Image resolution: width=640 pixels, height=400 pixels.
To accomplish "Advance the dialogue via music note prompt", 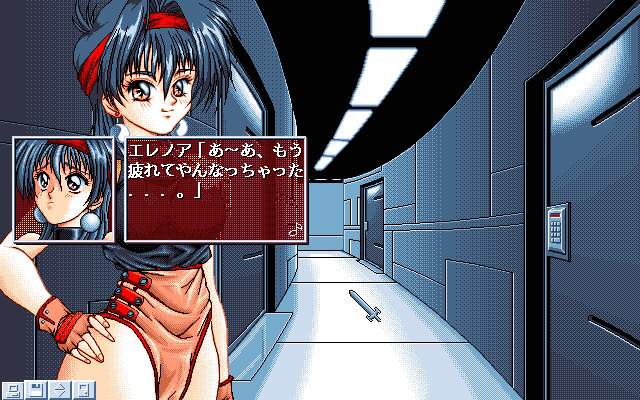I will pyautogui.click(x=294, y=228).
